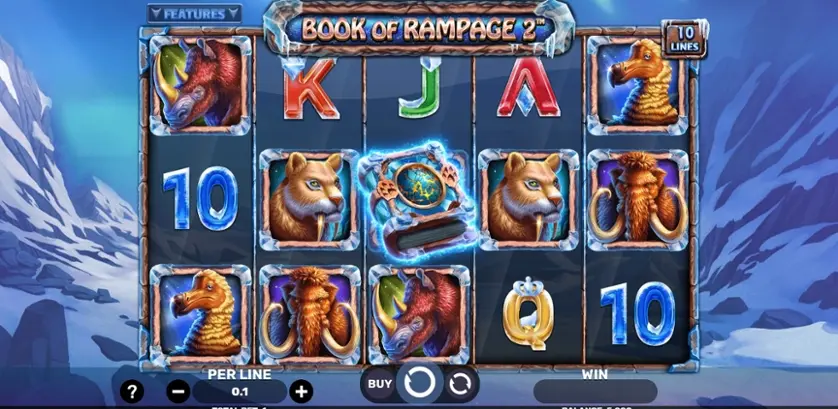The height and width of the screenshot is (409, 838).
Task: Open the Buy bonus feature
Action: tap(379, 383)
